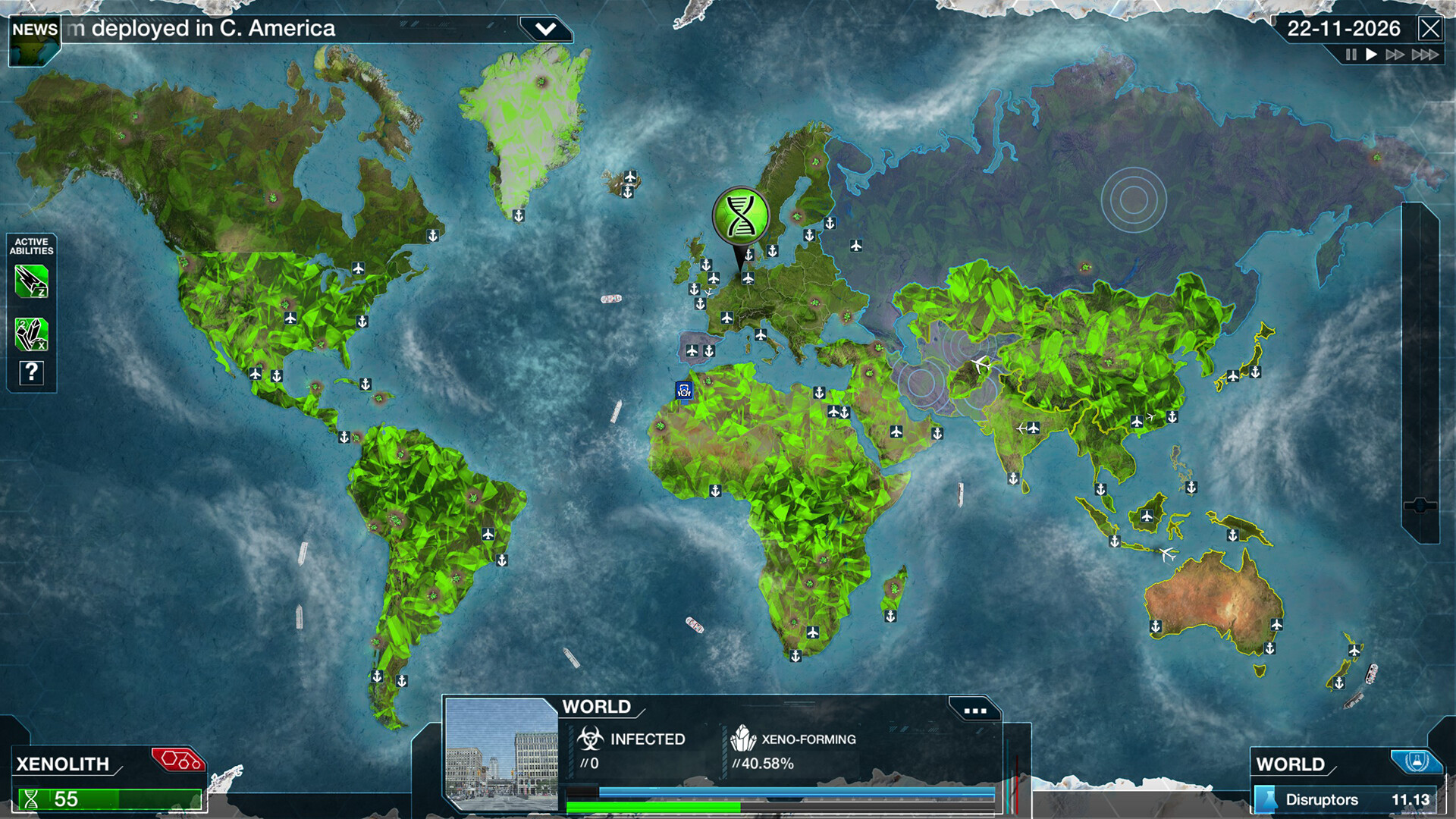This screenshot has height=819, width=1456.
Task: Resume the simulation with the play button
Action: click(x=1370, y=55)
